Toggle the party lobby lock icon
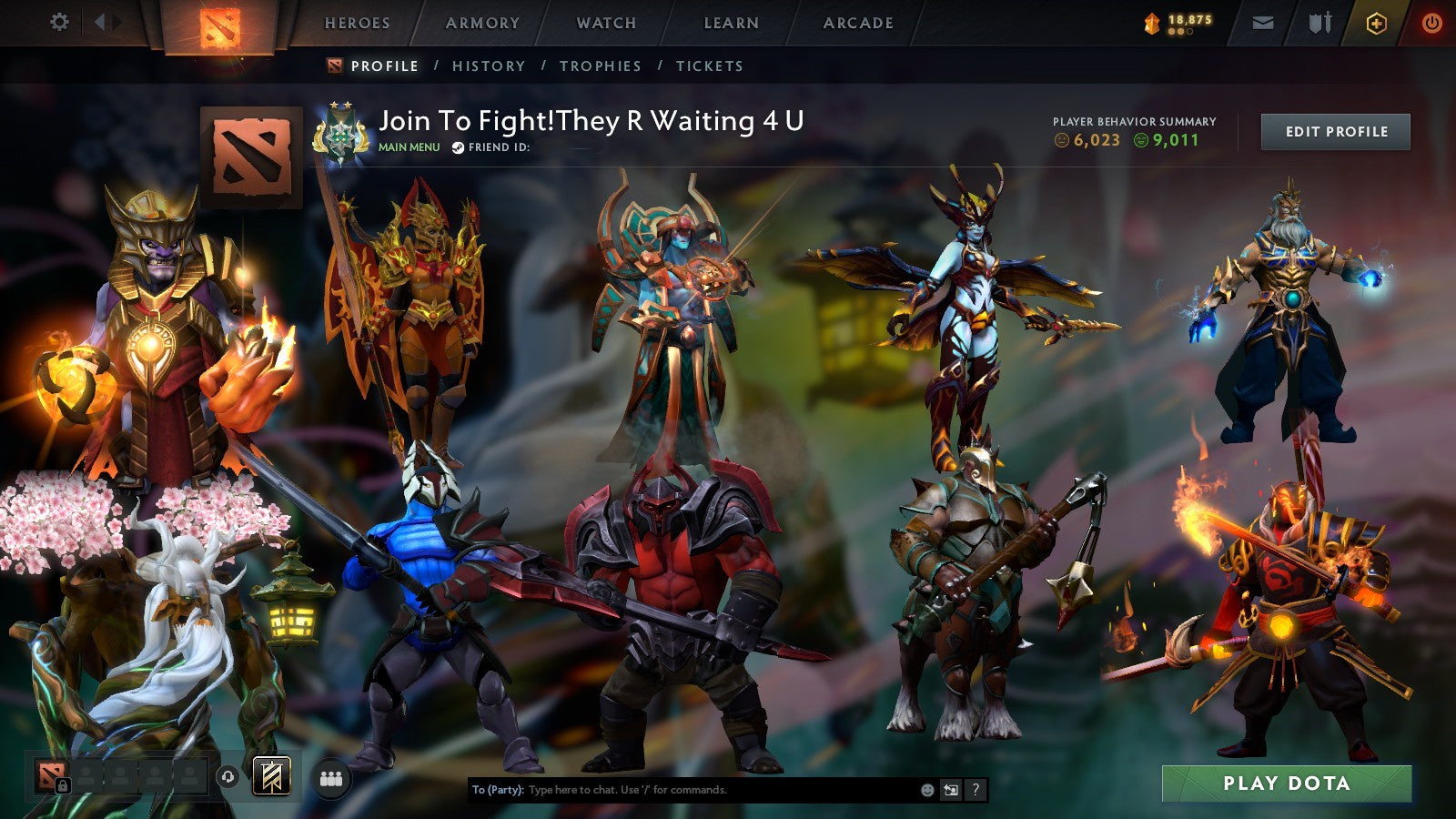1456x819 pixels. [x=64, y=785]
